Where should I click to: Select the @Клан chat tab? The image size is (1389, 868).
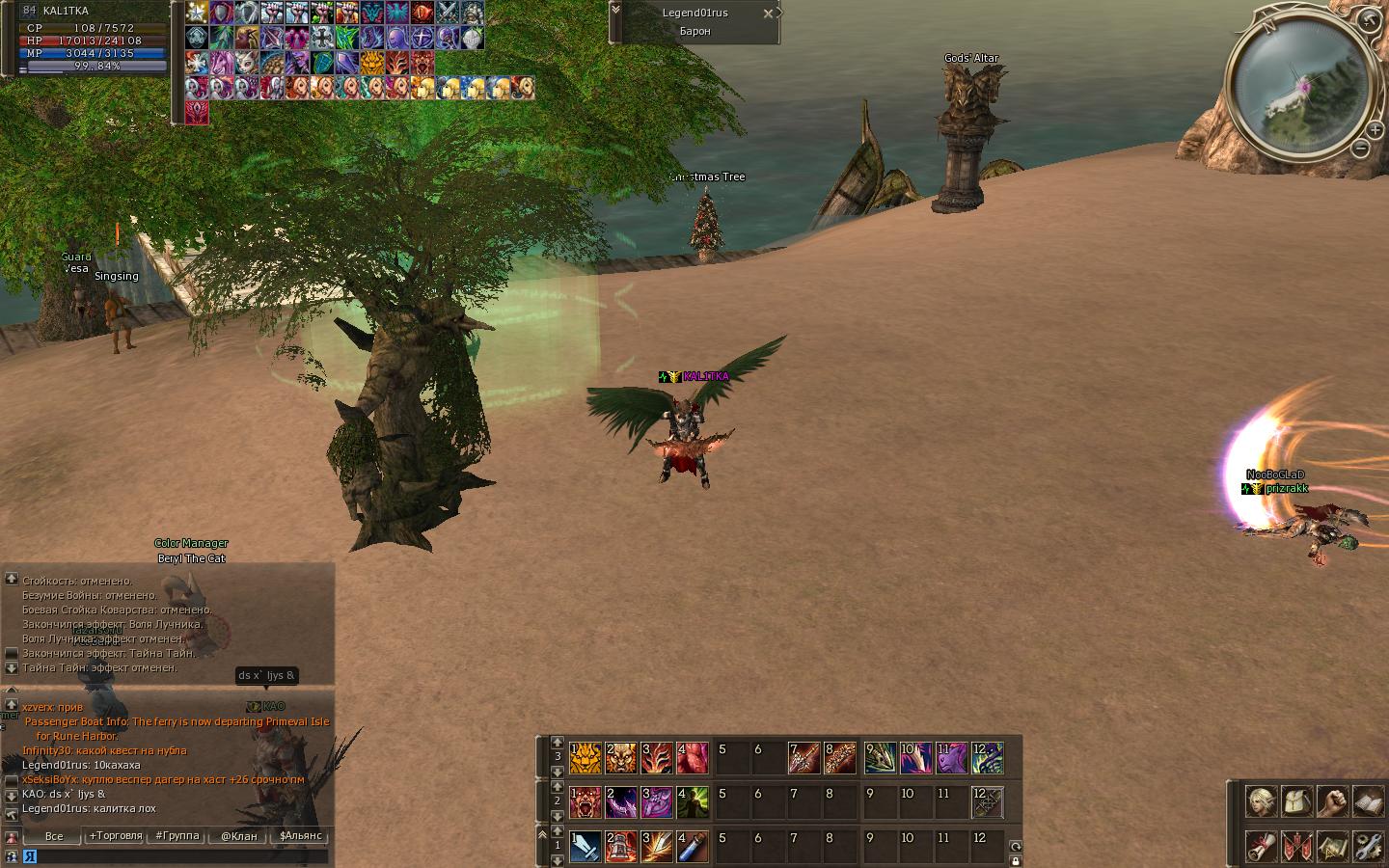click(x=239, y=836)
